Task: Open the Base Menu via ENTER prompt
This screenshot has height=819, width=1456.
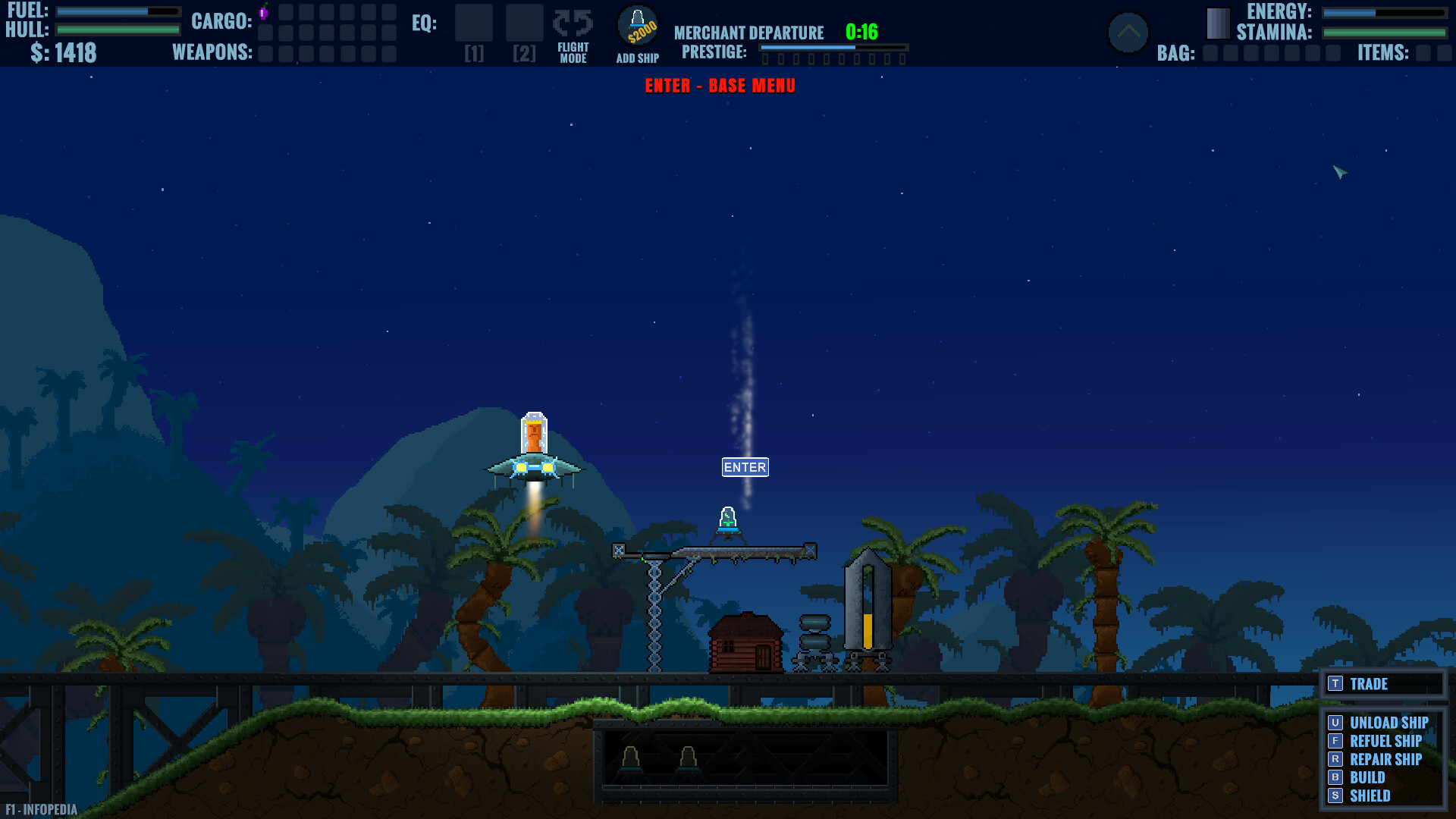Action: click(720, 86)
